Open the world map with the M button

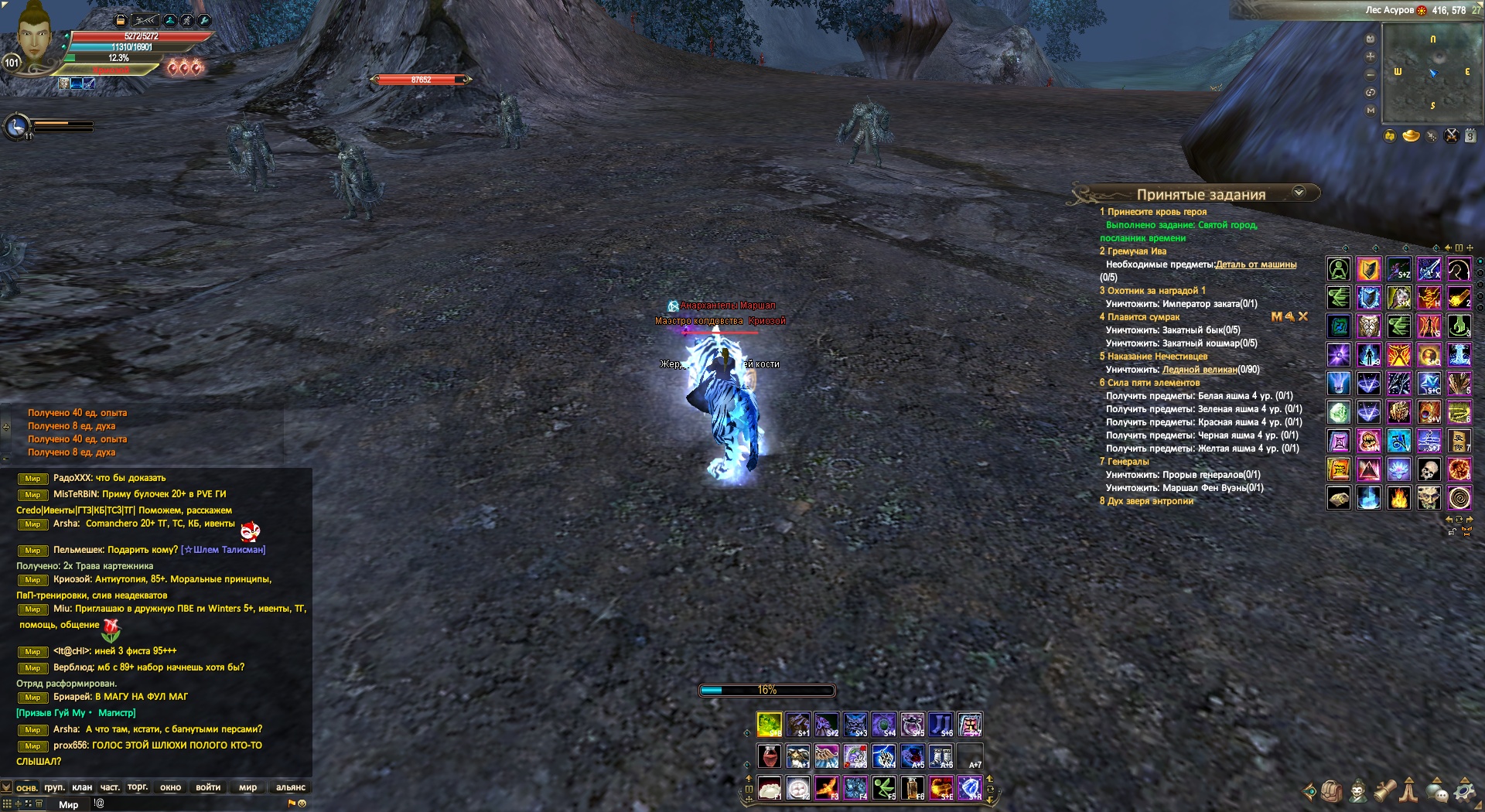[x=1371, y=111]
